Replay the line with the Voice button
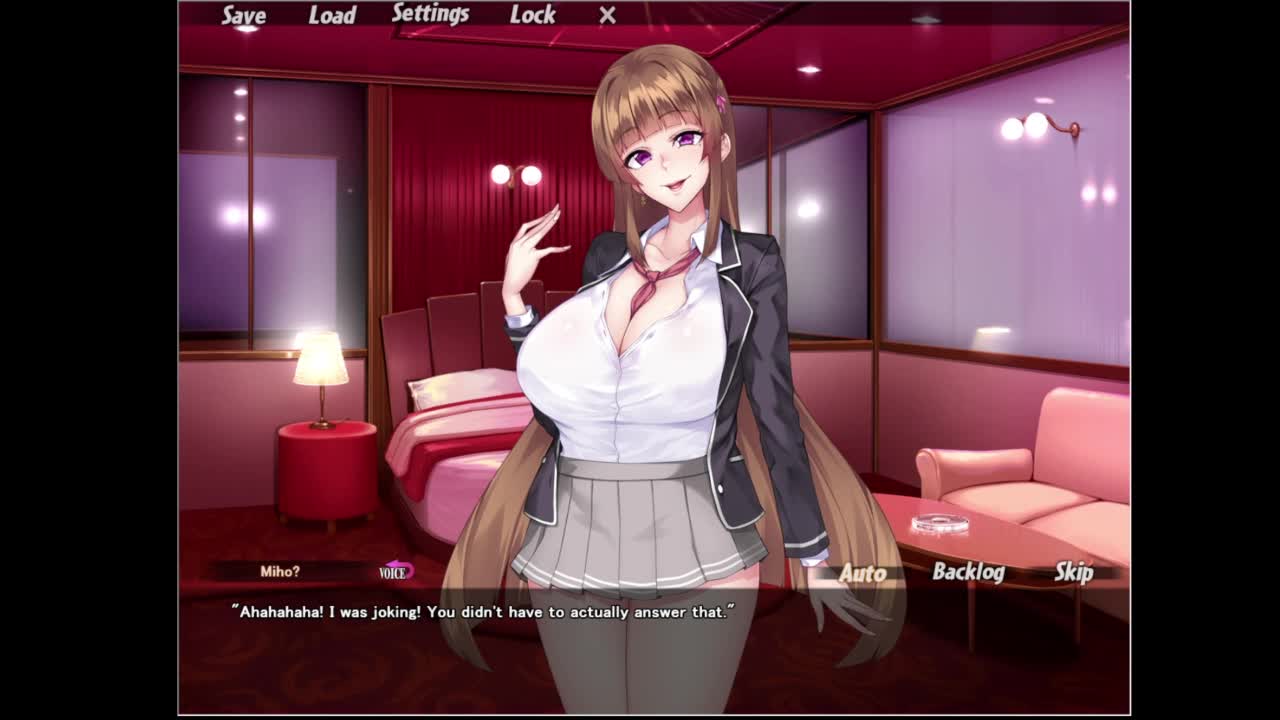The image size is (1280, 720). tap(397, 571)
